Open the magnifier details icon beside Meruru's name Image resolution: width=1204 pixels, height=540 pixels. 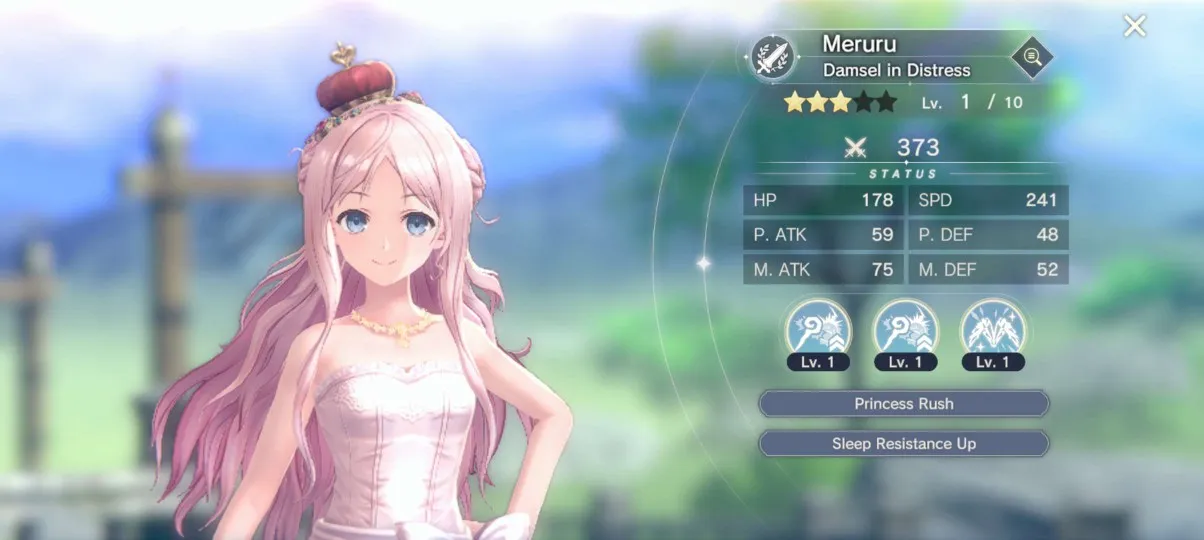click(x=1031, y=58)
